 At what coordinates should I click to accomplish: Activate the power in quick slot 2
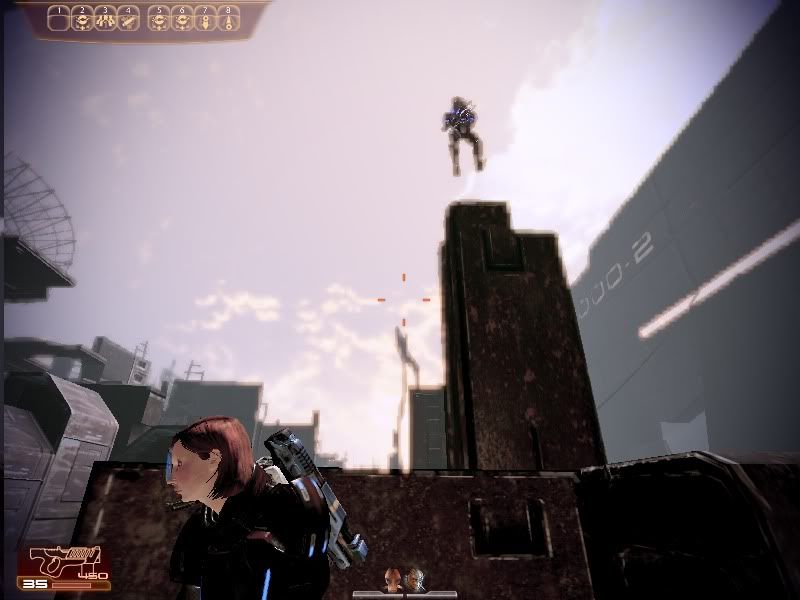click(x=83, y=20)
